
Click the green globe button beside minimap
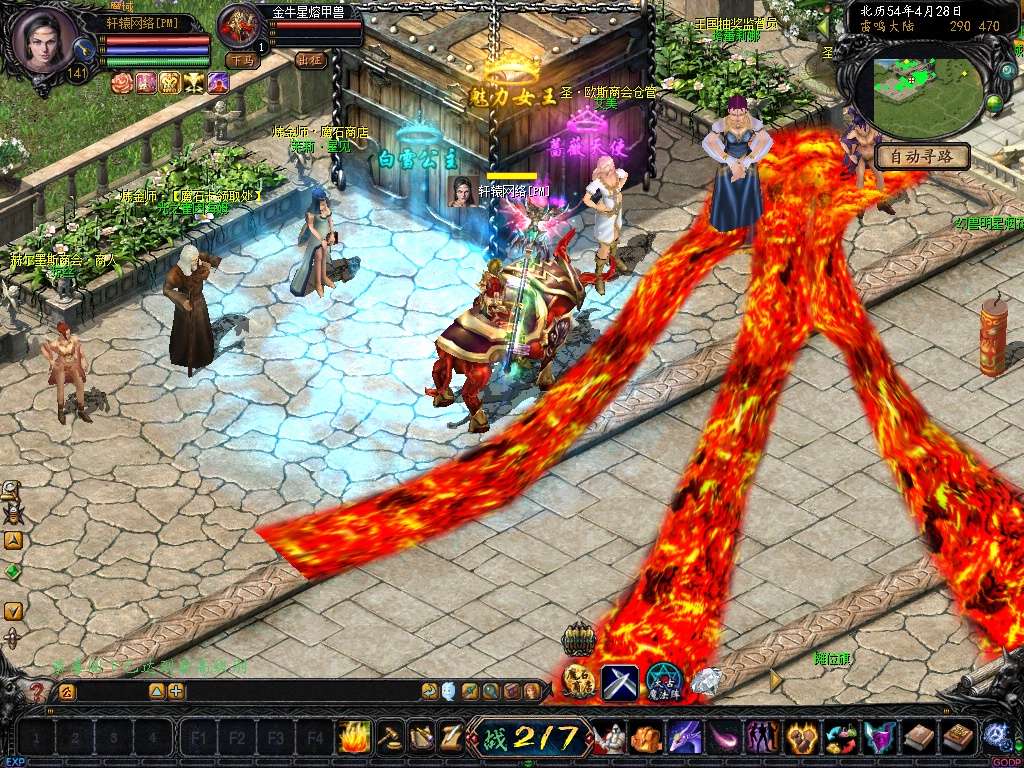click(x=995, y=103)
